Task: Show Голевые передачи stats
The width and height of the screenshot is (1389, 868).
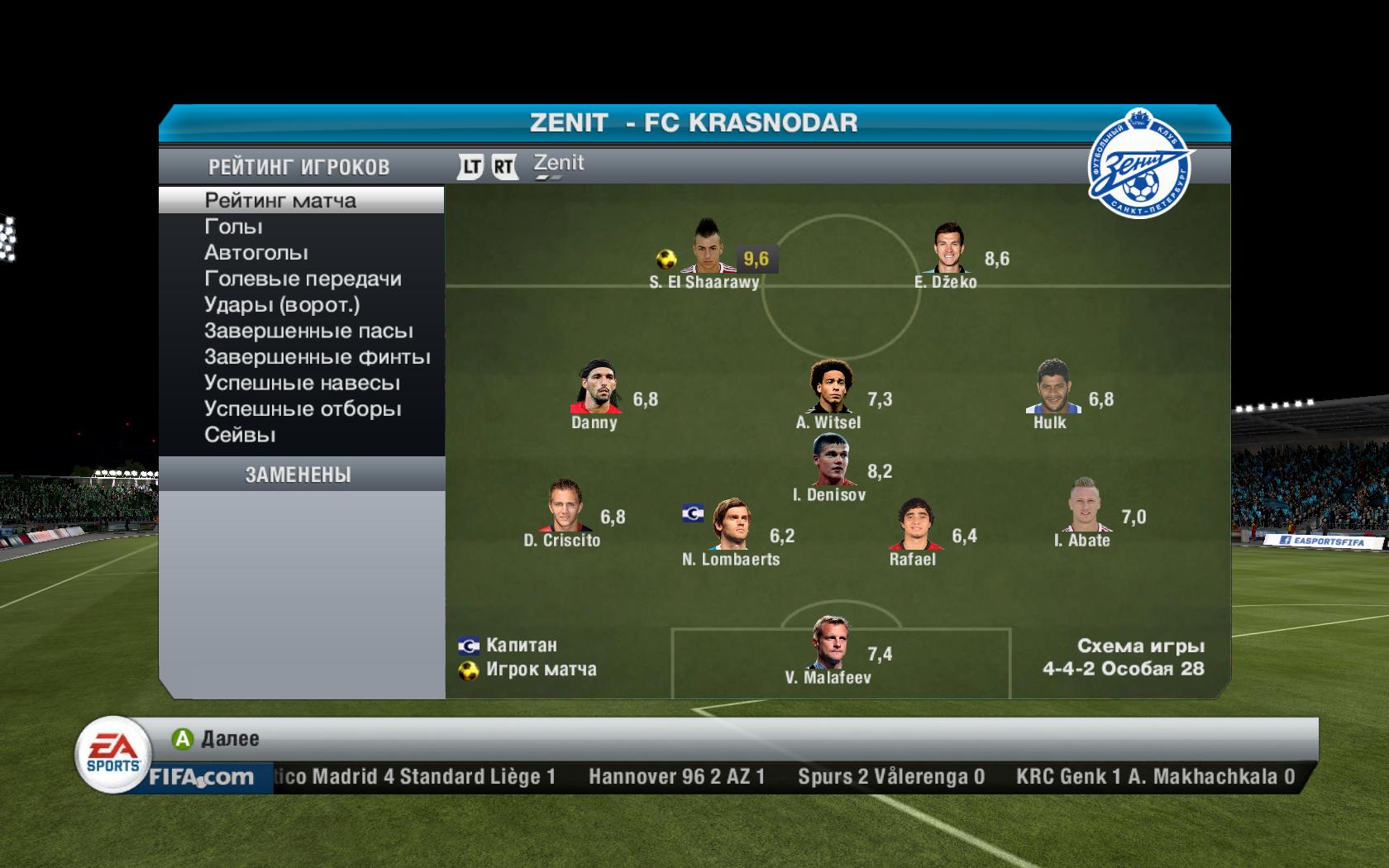Action: (x=303, y=279)
